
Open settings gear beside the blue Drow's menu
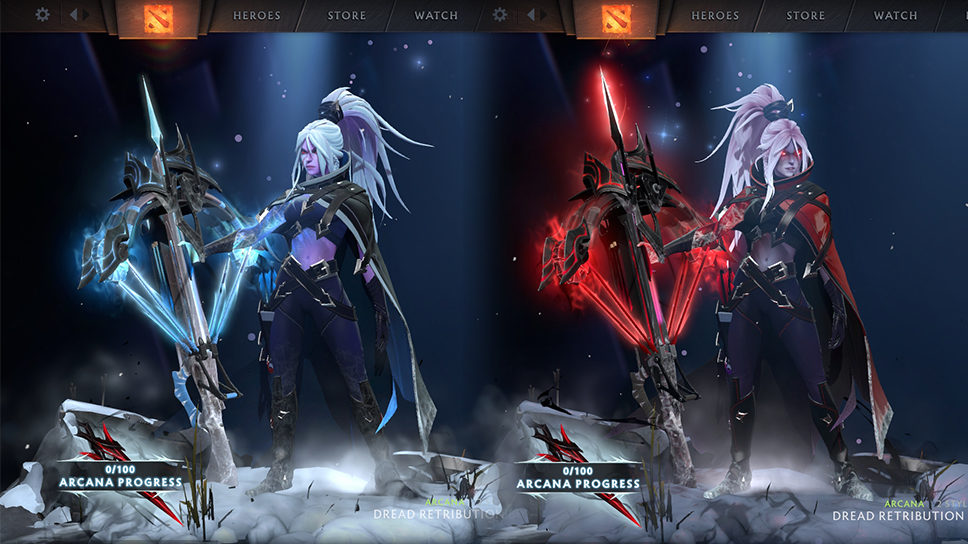[42, 15]
